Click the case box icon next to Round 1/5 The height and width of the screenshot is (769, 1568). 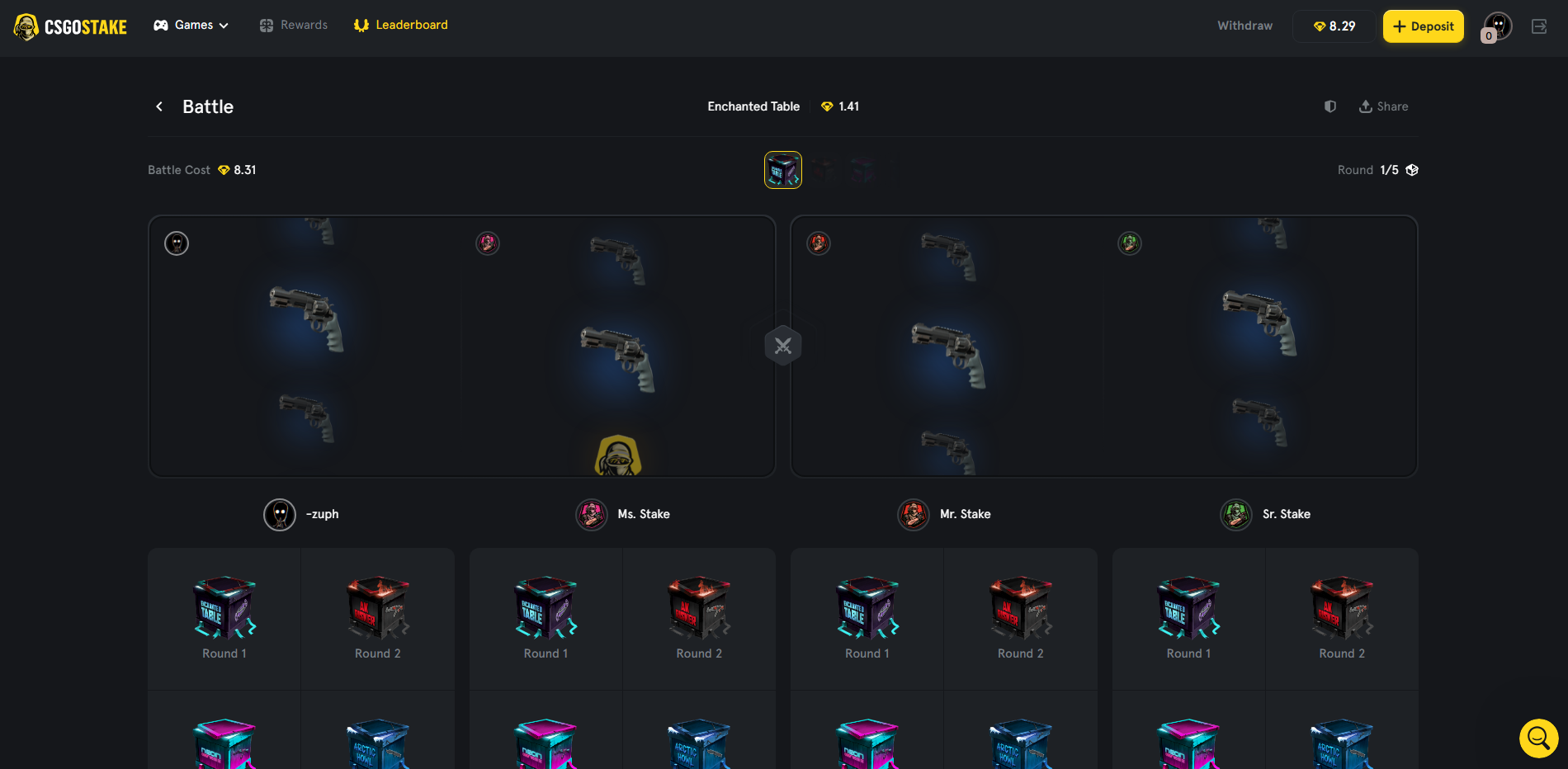tap(1412, 169)
